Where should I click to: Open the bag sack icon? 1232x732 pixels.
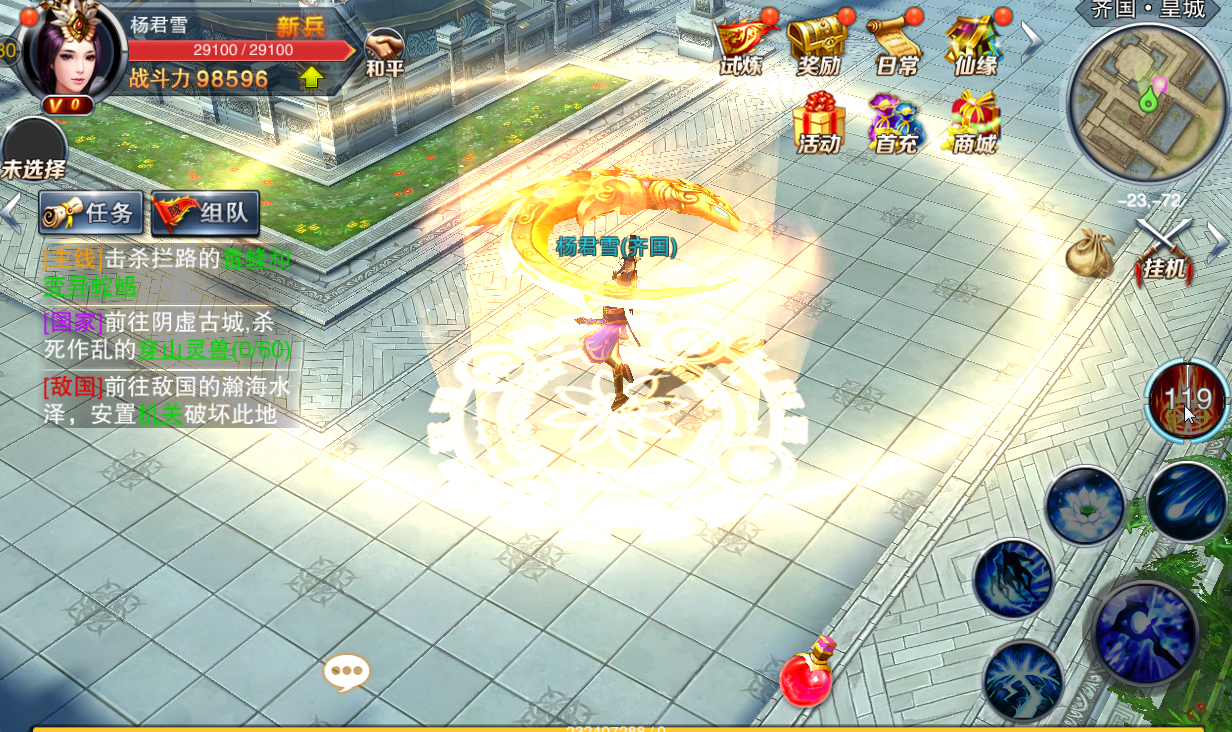pyautogui.click(x=1089, y=254)
